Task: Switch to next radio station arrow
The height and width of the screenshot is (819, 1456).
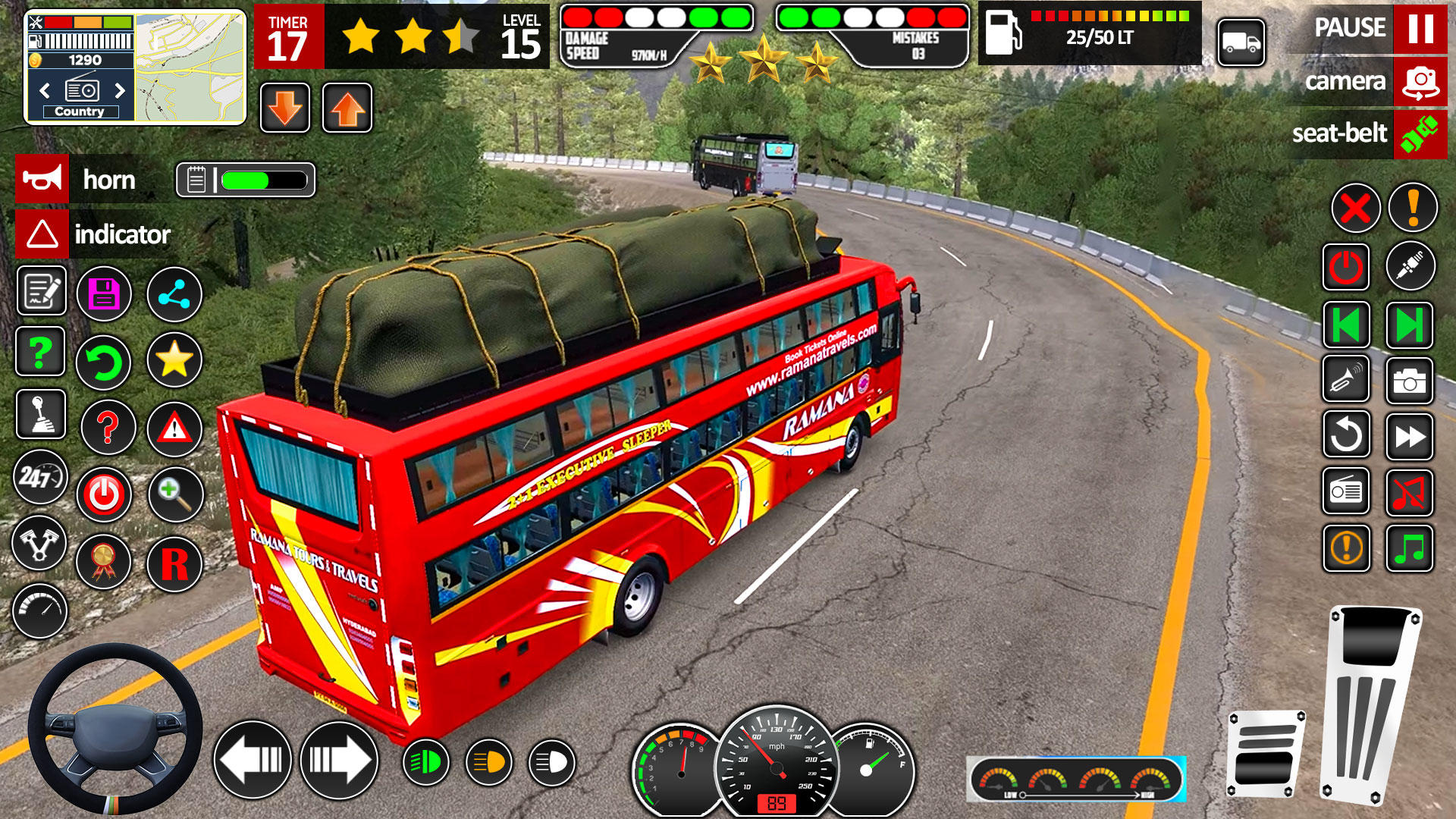Action: 120,91
